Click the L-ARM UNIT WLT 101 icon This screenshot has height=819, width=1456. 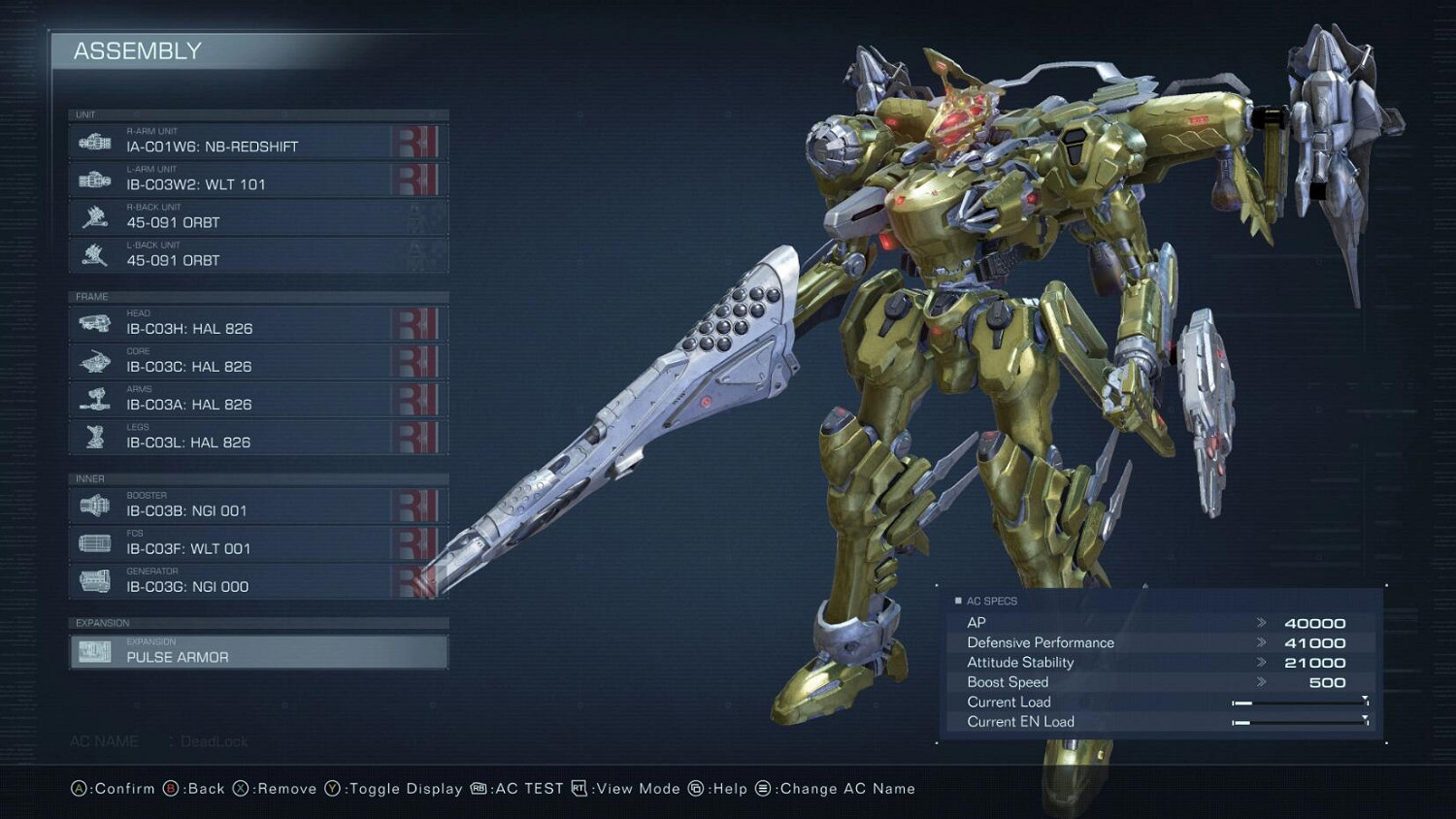point(93,179)
